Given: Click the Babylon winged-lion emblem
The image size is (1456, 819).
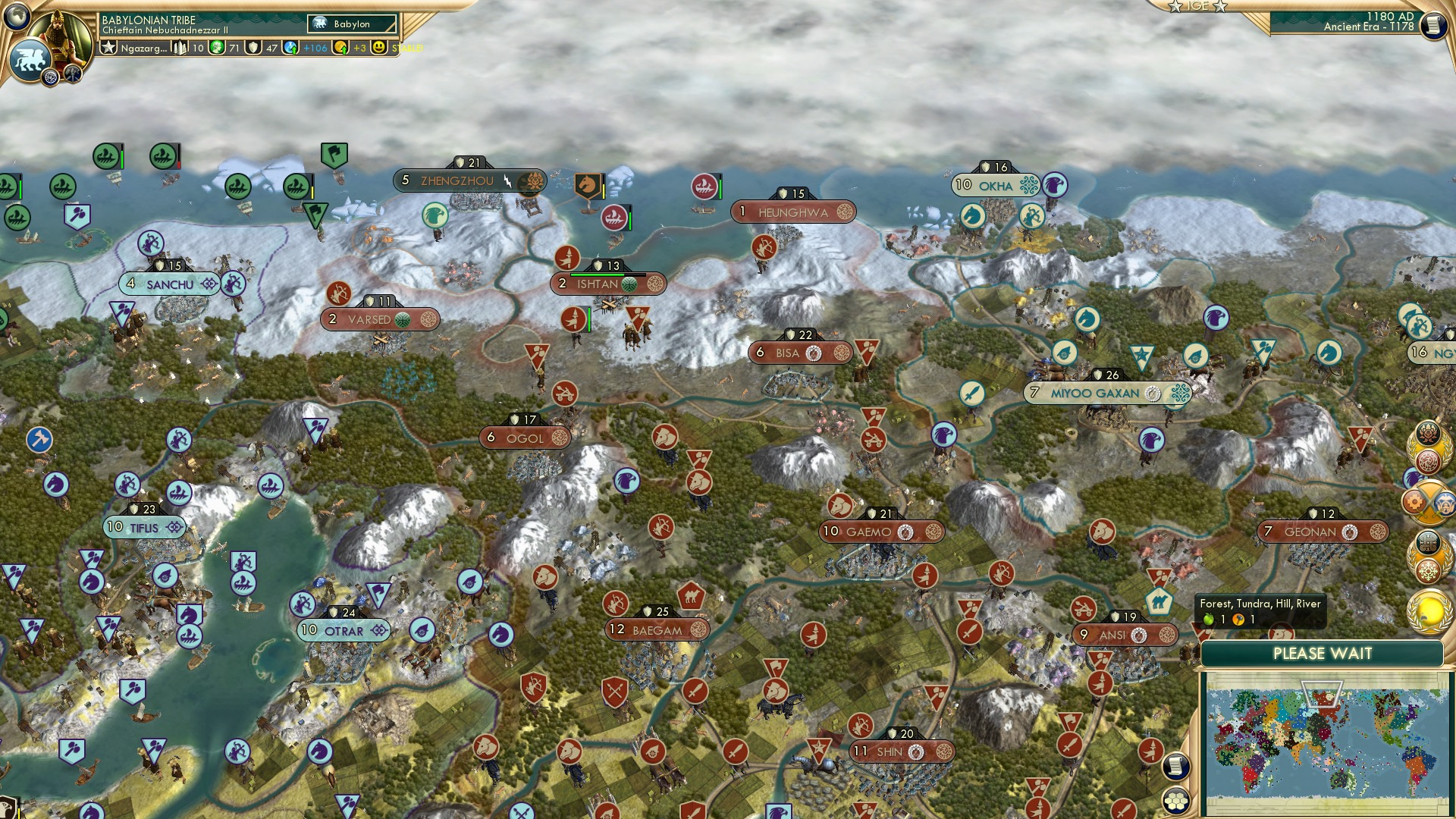Looking at the screenshot, I should [30, 61].
